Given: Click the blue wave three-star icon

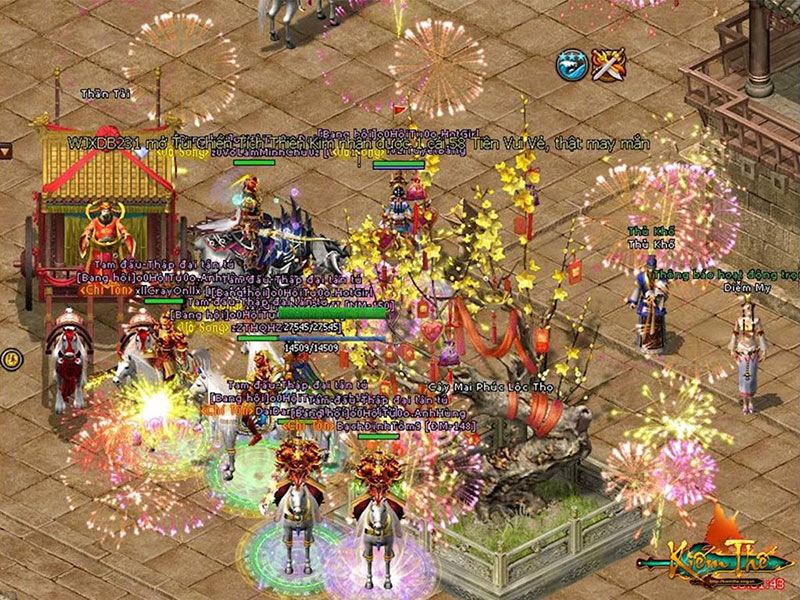Looking at the screenshot, I should point(571,65).
